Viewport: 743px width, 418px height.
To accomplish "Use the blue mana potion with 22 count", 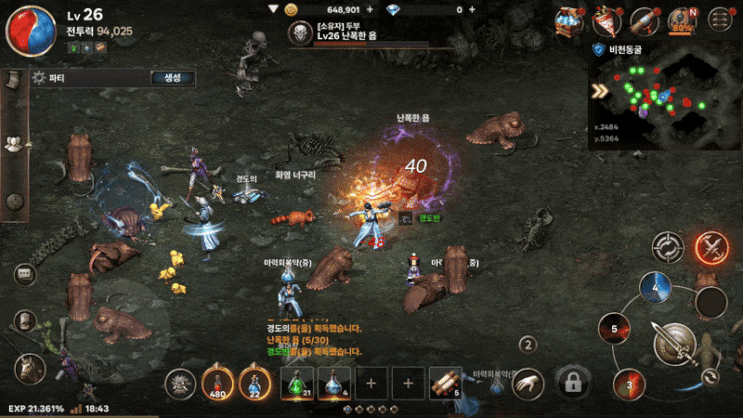I will pos(255,382).
